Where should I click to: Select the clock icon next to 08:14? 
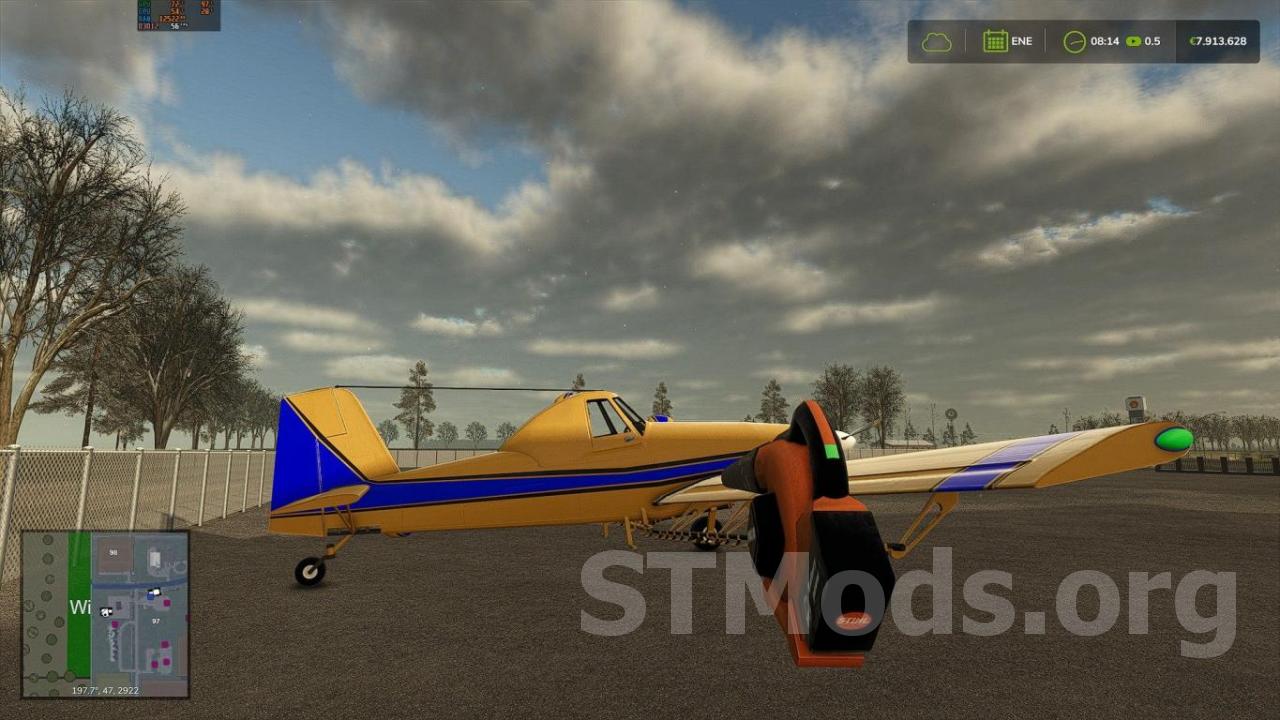[x=1074, y=41]
